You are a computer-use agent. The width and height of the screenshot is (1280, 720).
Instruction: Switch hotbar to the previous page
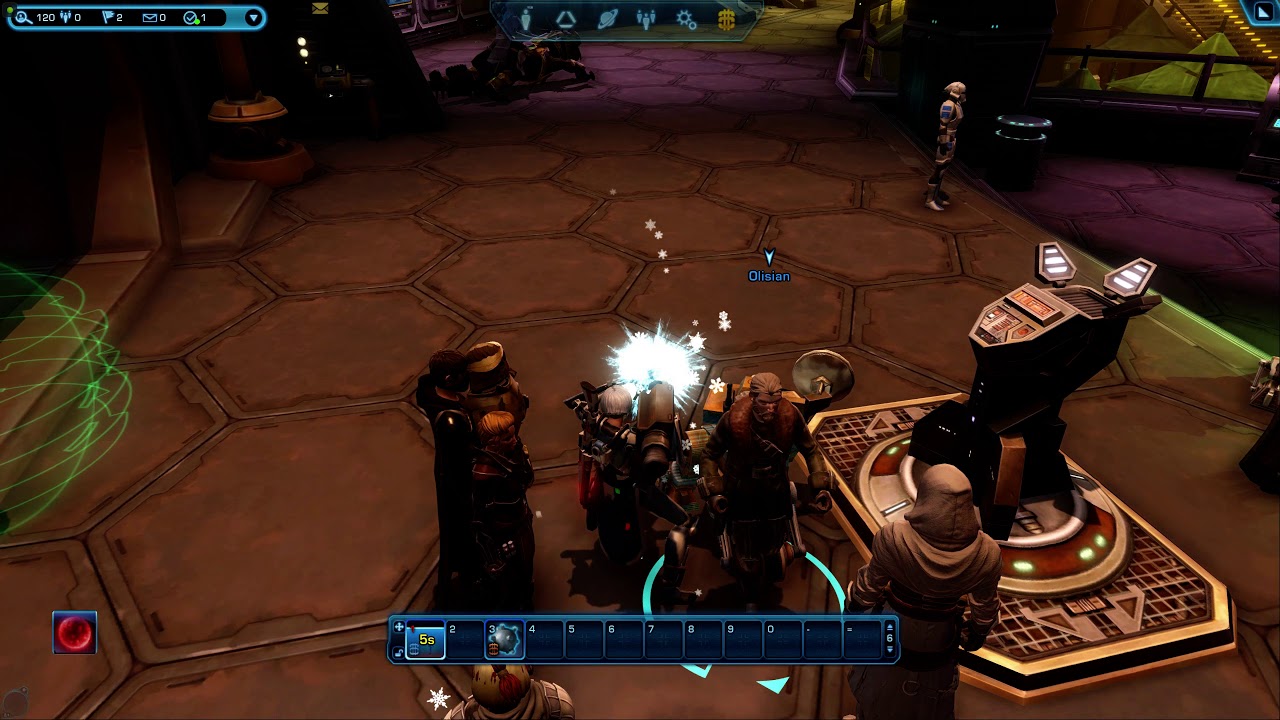tap(890, 627)
